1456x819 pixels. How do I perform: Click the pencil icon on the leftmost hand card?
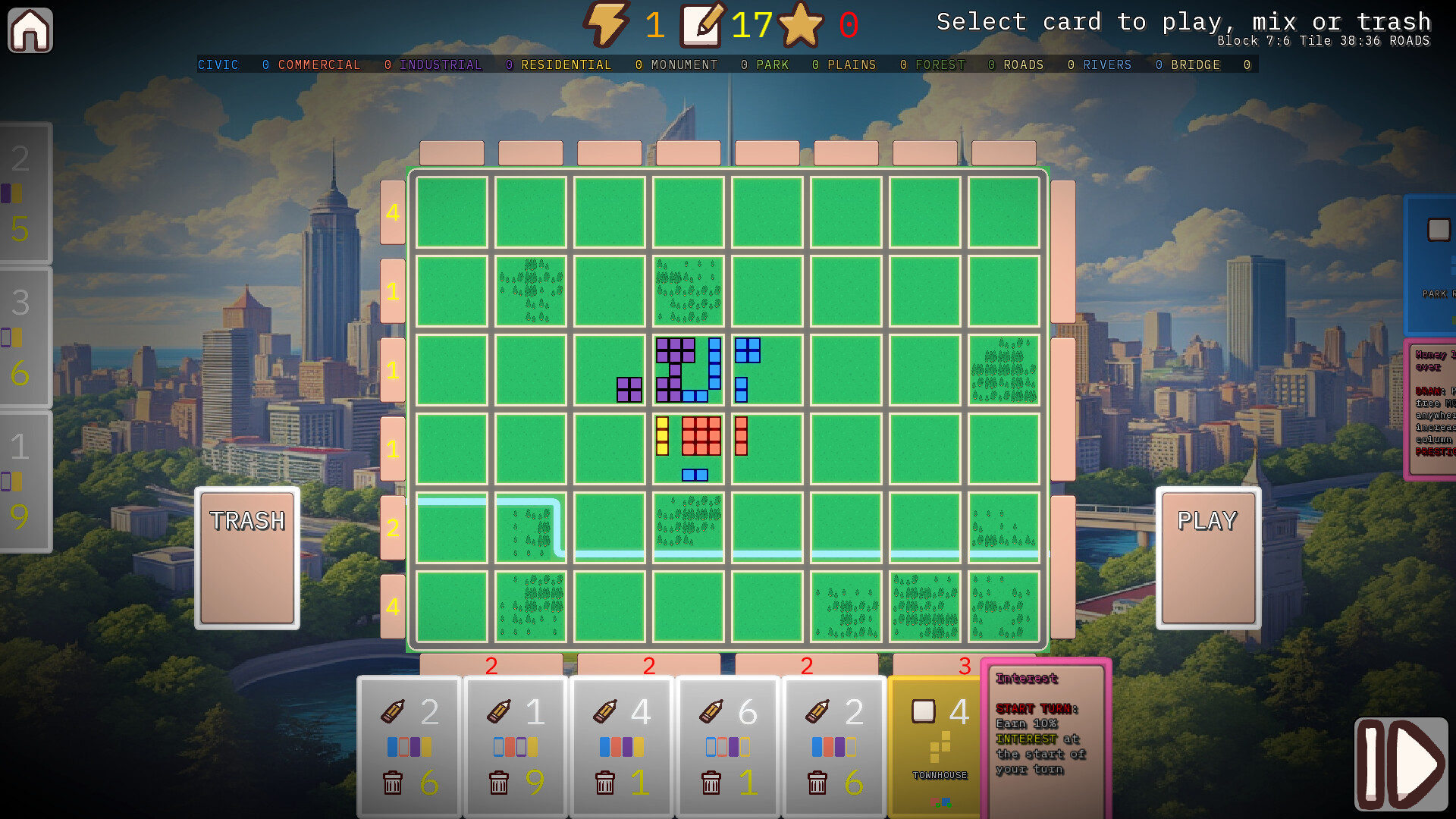(392, 711)
